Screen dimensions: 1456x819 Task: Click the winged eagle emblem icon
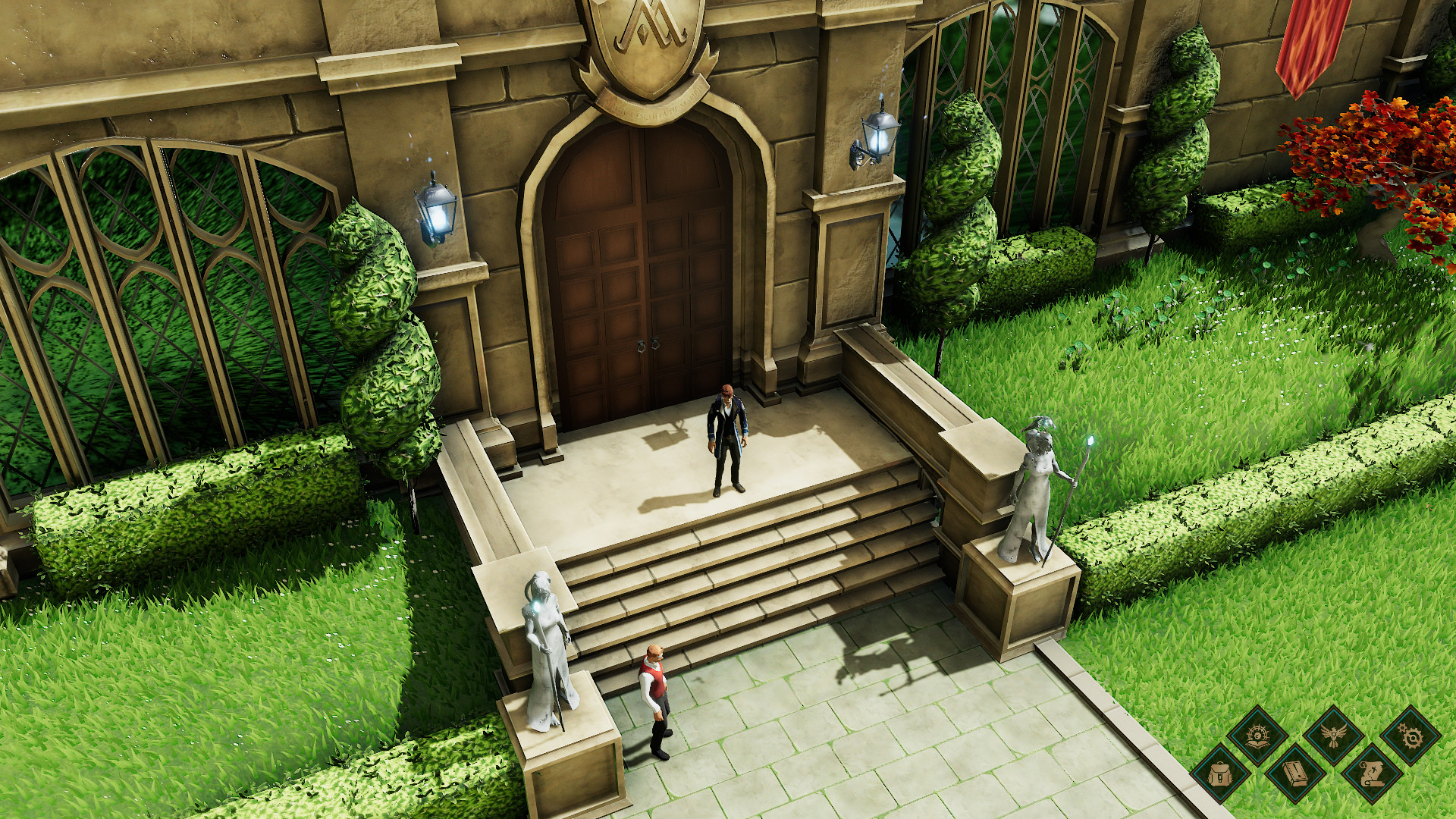point(1334,736)
